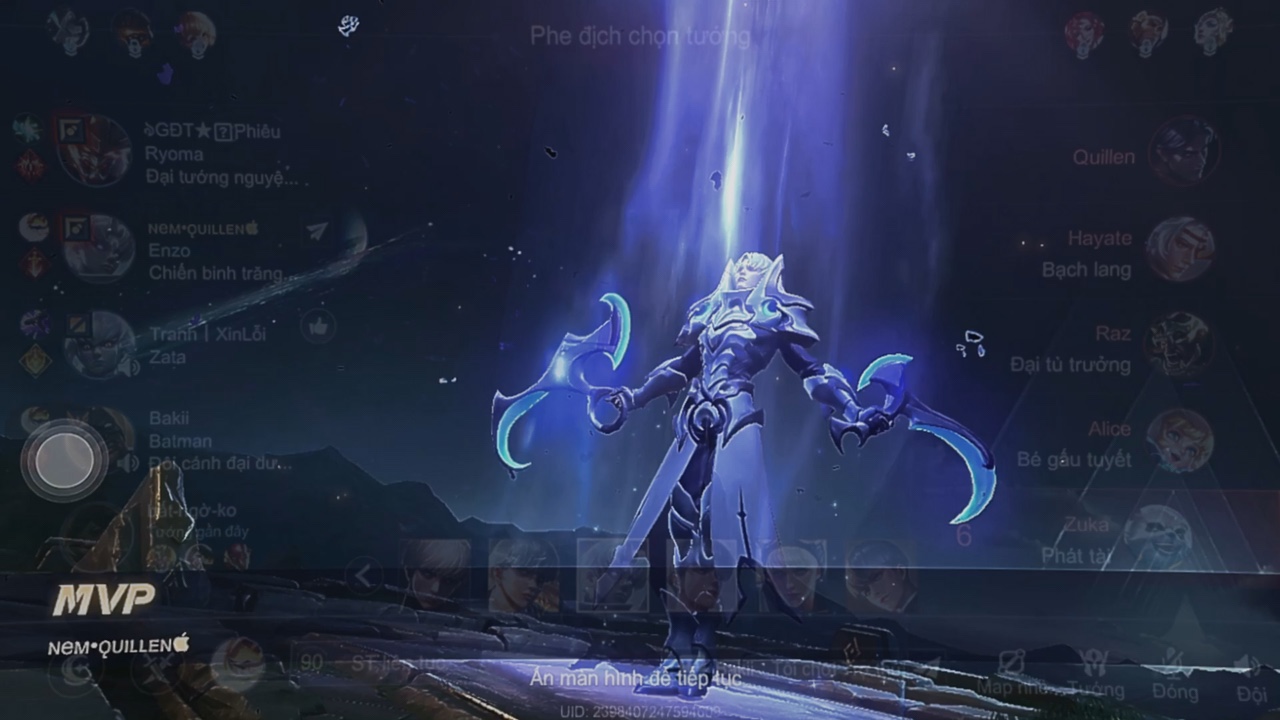Select enemy Quillen portrait
The image size is (1280, 720).
(x=1183, y=152)
